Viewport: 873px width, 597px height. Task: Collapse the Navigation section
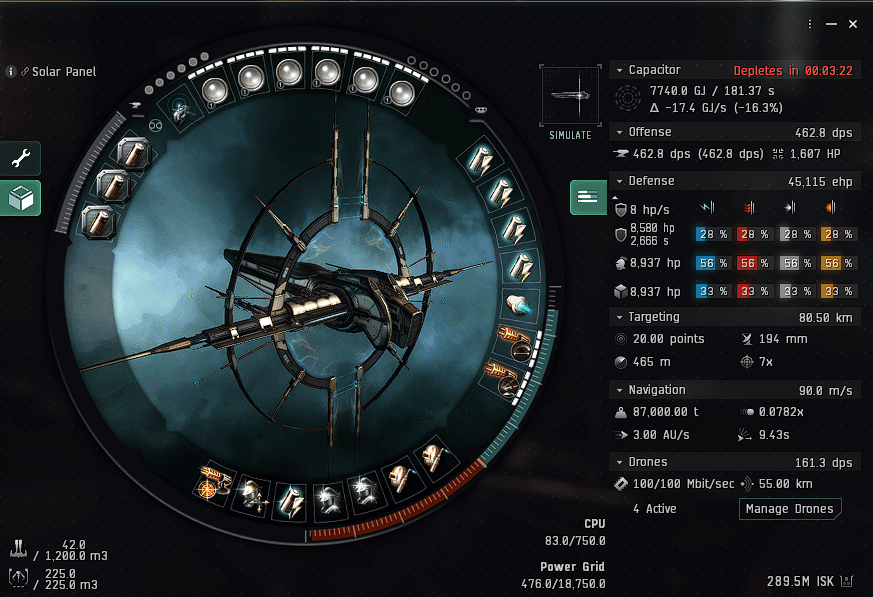618,389
